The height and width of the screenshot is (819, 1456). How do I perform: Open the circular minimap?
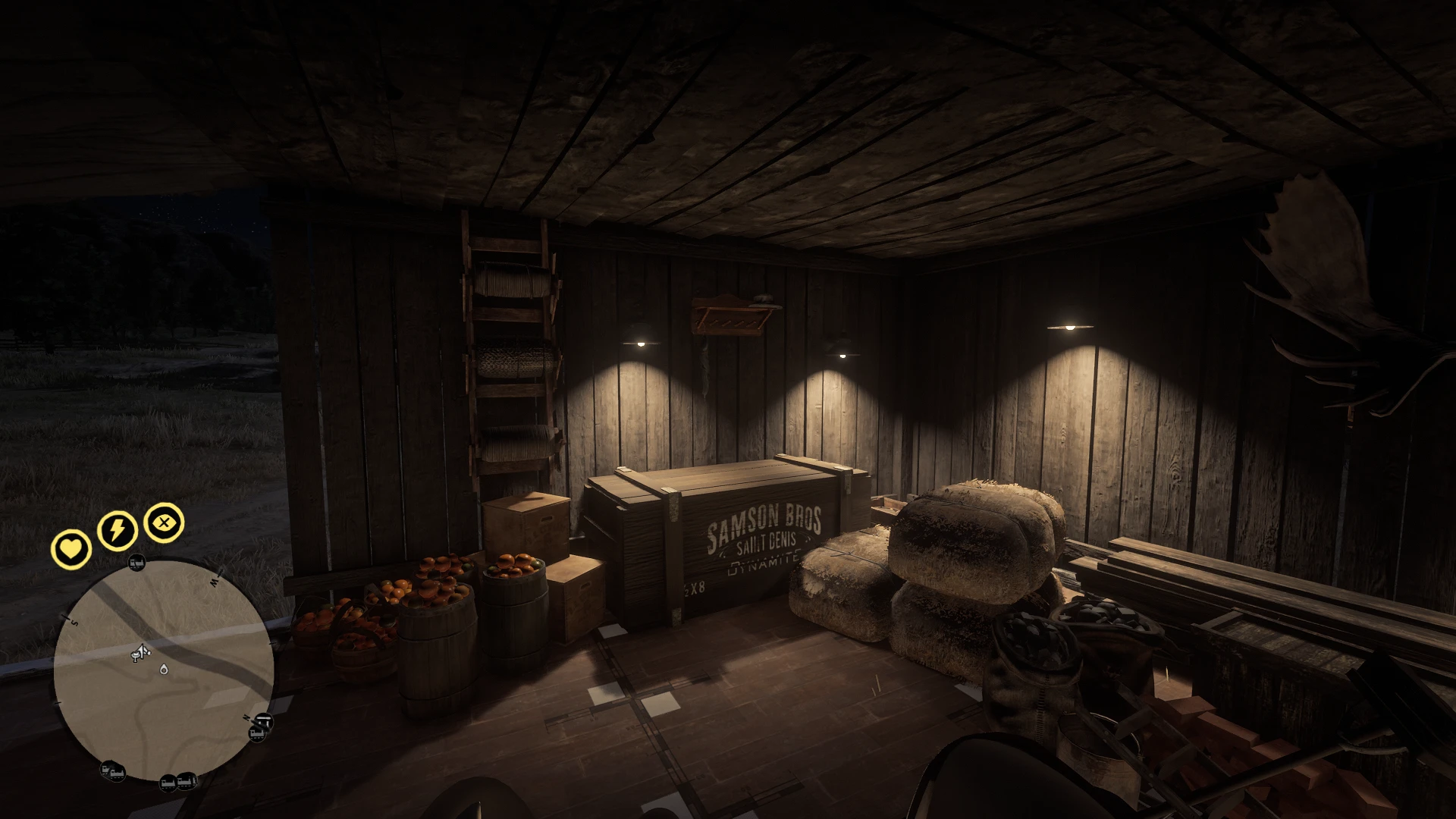pos(164,672)
